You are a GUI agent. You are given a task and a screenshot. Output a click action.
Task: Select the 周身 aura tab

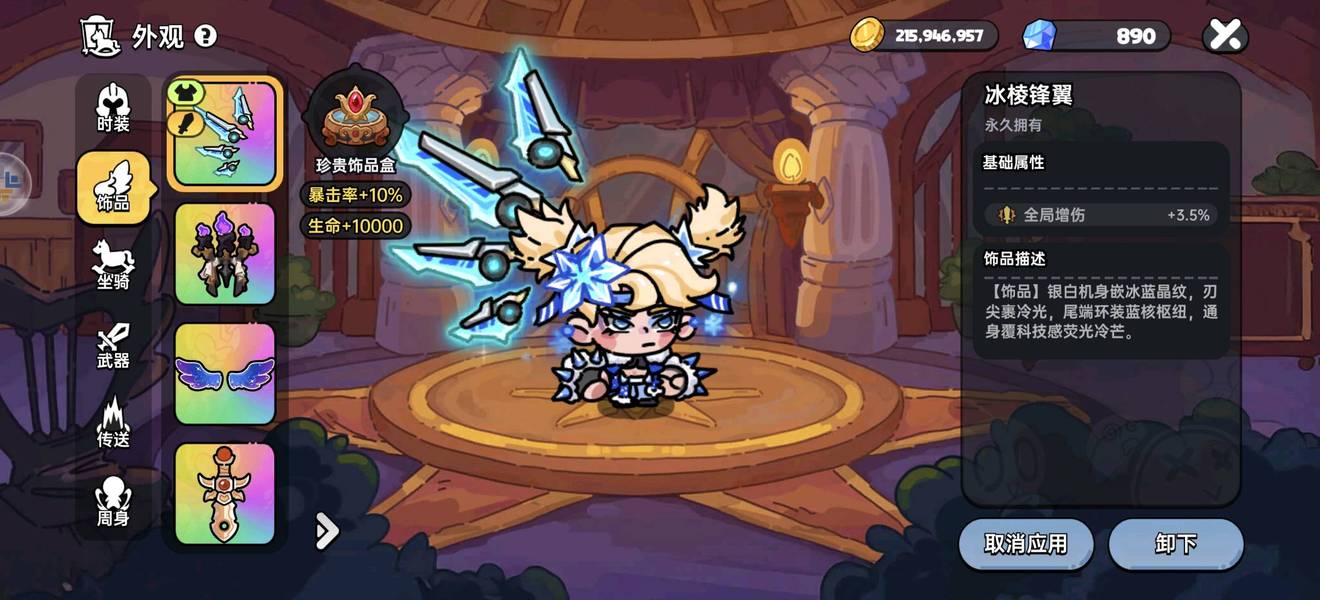(x=113, y=502)
